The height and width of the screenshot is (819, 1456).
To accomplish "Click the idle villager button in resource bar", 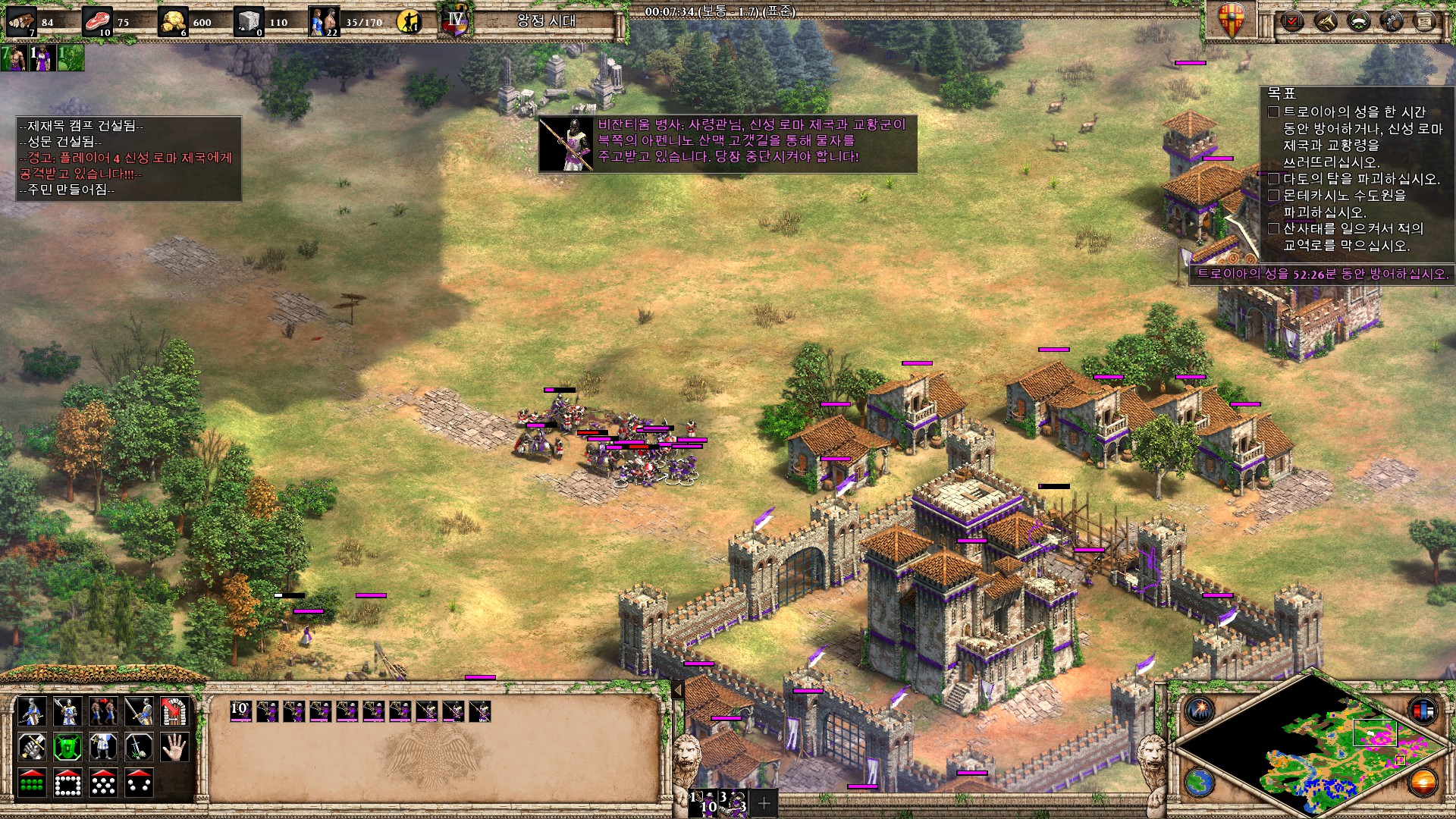I will tap(409, 21).
